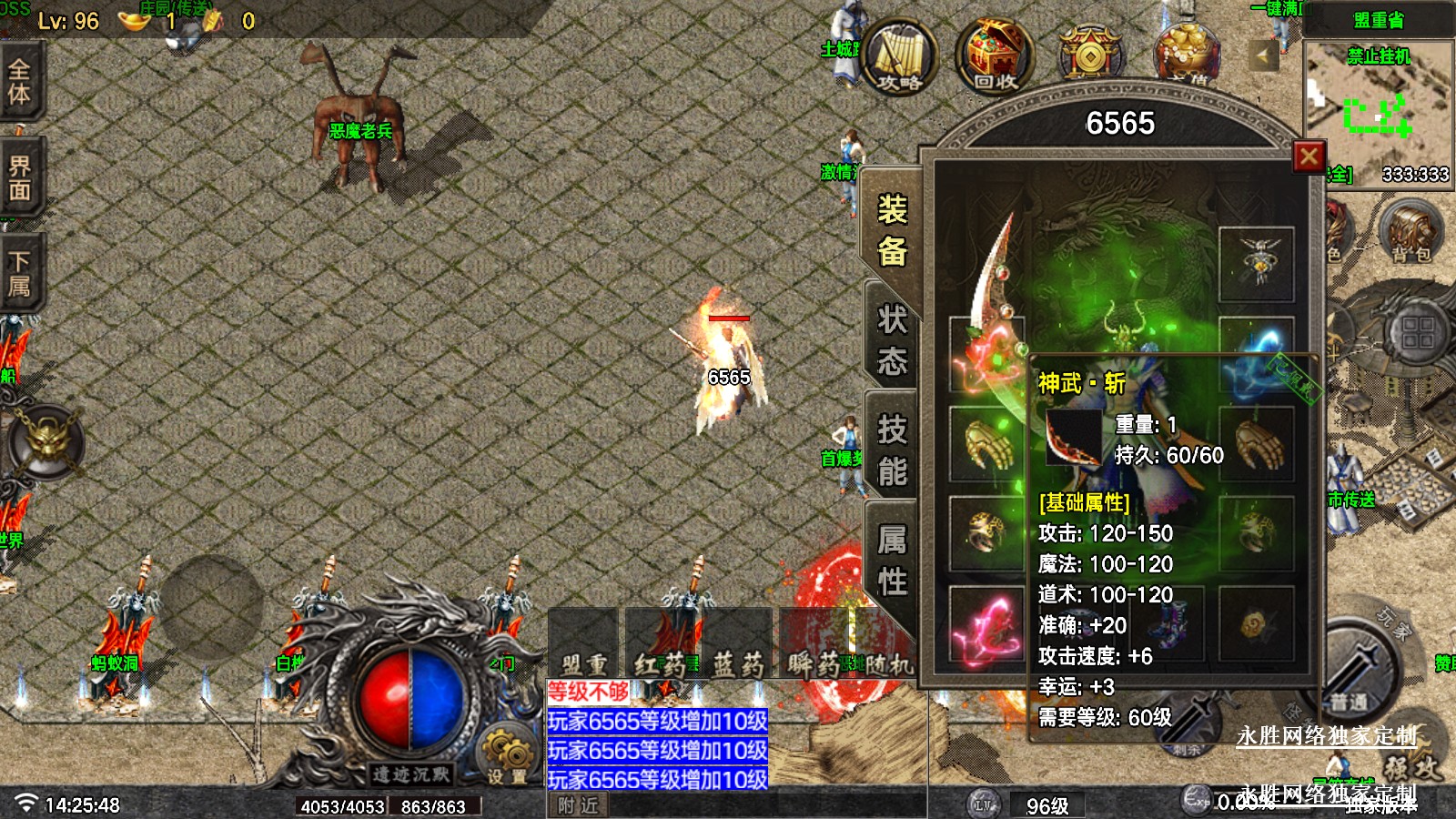Image resolution: width=1456 pixels, height=819 pixels.
Task: Click the minimap
Action: (x=1378, y=111)
